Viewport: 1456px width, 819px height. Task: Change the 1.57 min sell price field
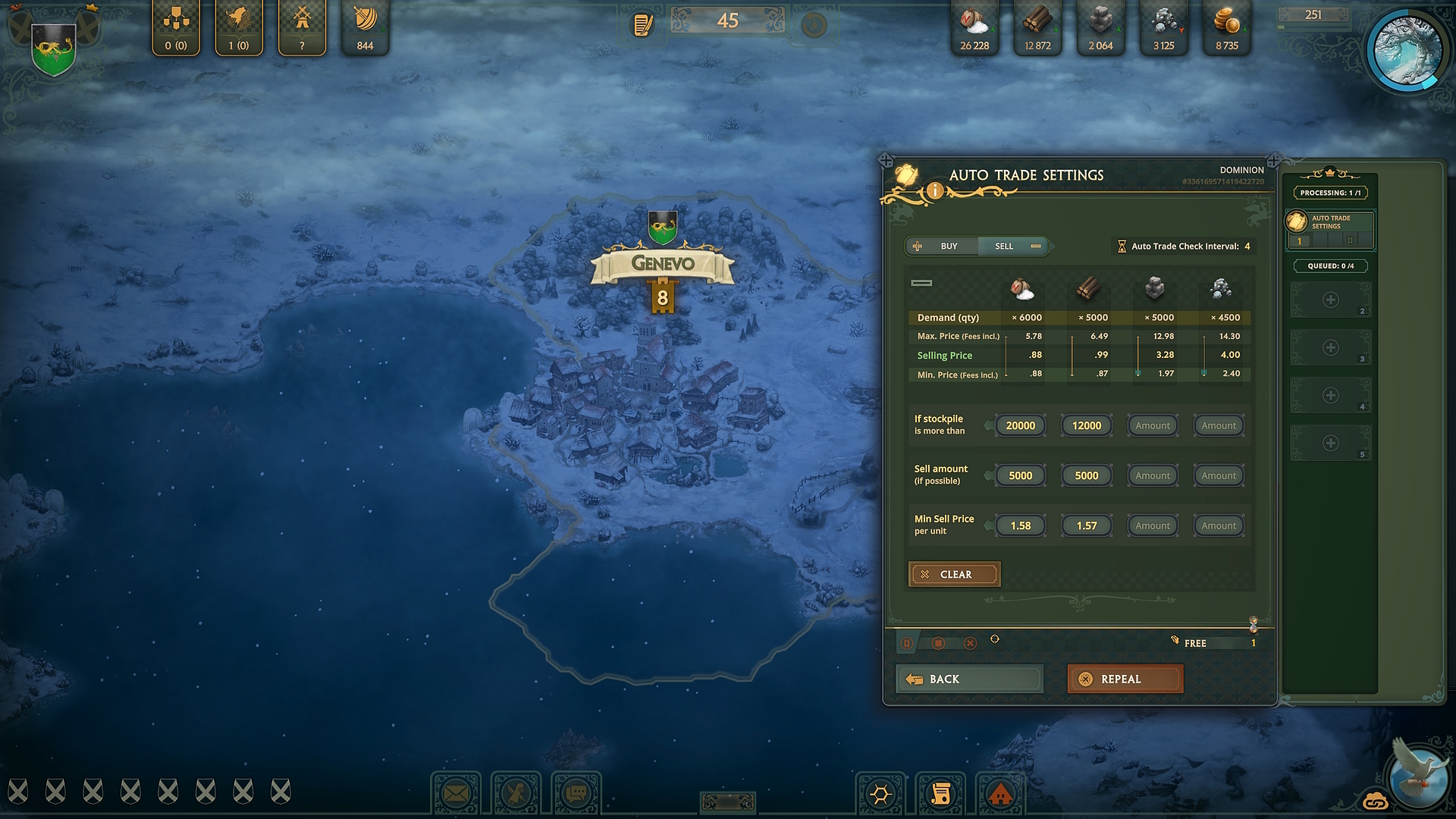click(x=1086, y=526)
